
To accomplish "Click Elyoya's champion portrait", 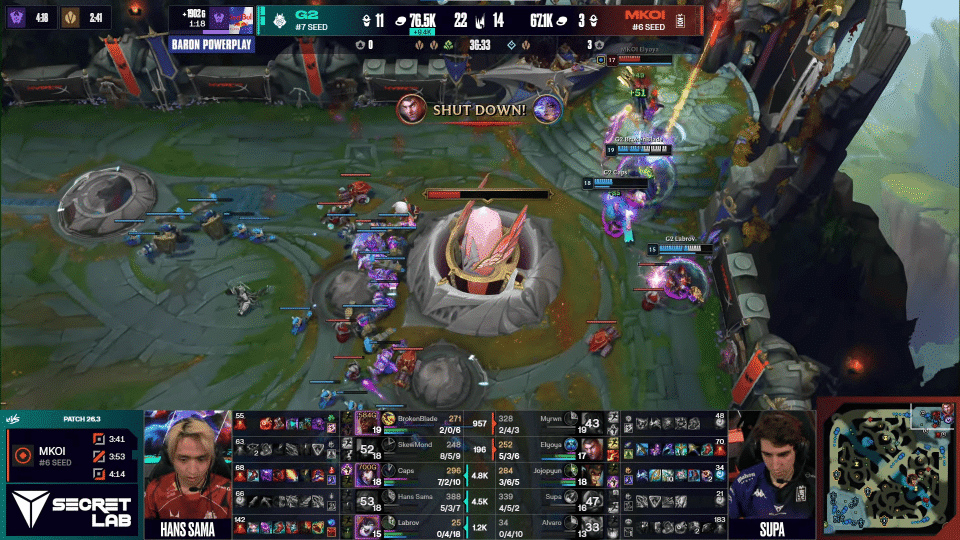I will (x=591, y=448).
